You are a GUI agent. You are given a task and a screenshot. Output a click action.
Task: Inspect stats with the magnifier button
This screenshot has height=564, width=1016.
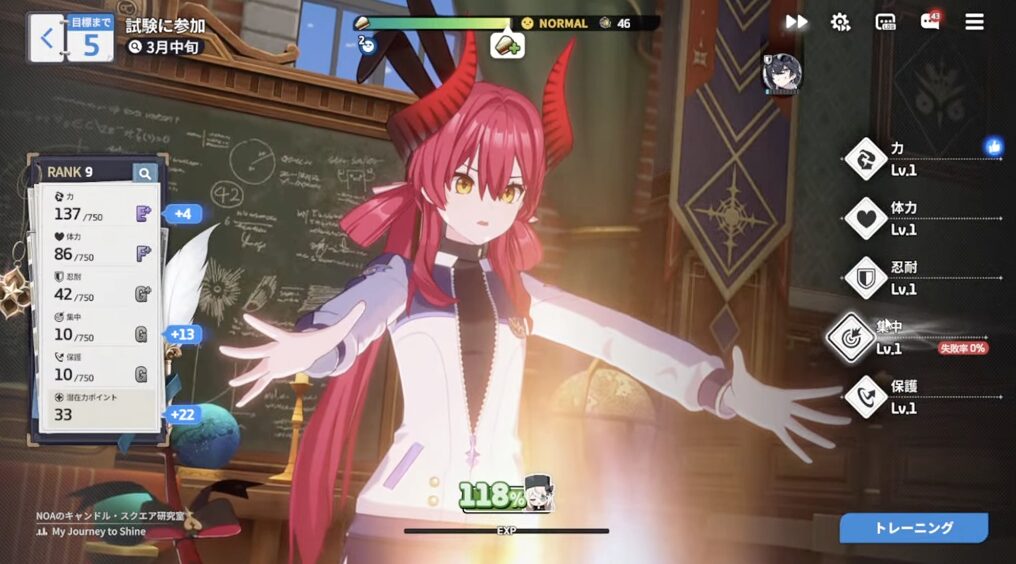[145, 173]
